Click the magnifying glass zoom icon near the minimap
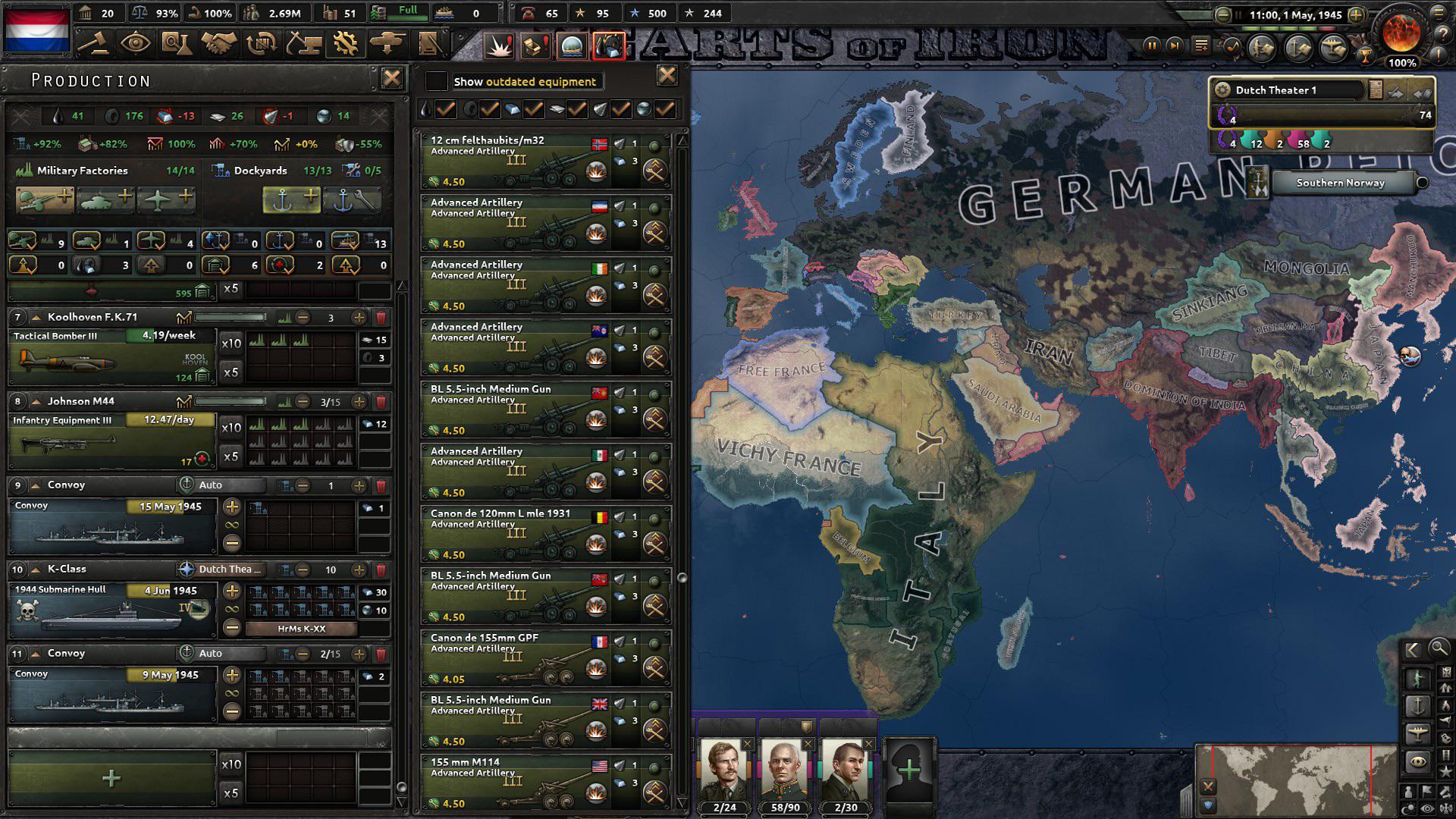The image size is (1456, 819). pyautogui.click(x=1440, y=650)
